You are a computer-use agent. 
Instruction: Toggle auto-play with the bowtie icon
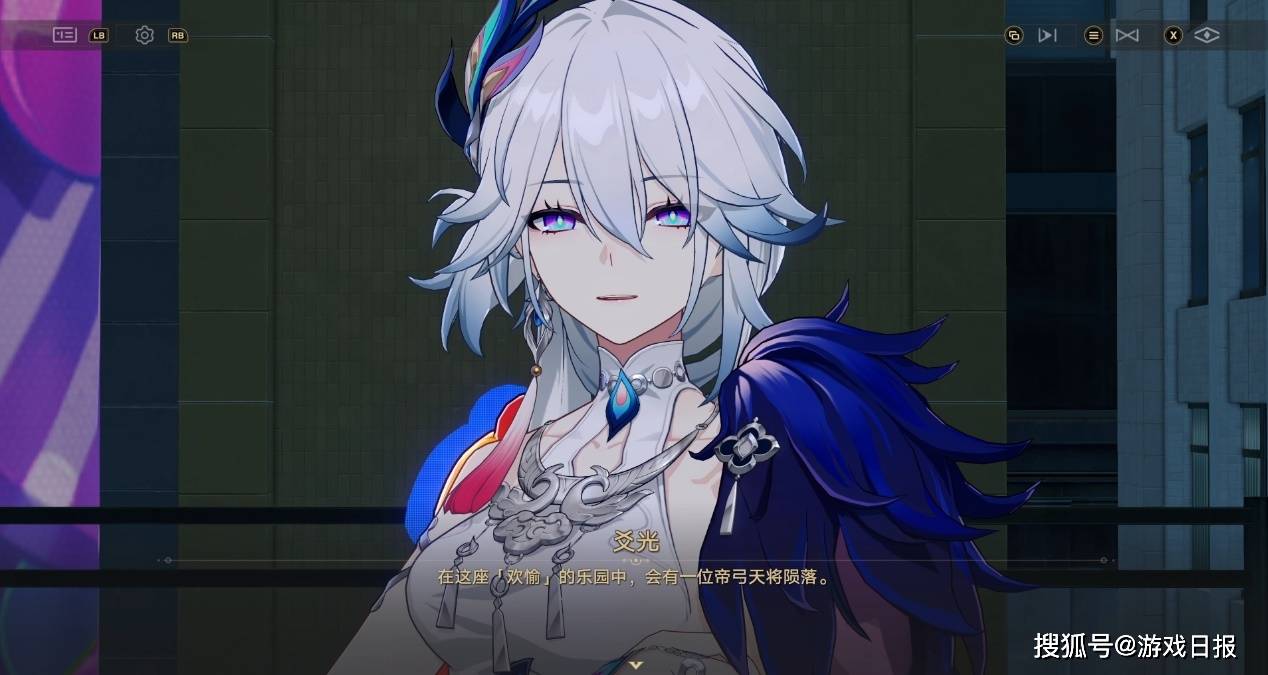(x=1127, y=36)
